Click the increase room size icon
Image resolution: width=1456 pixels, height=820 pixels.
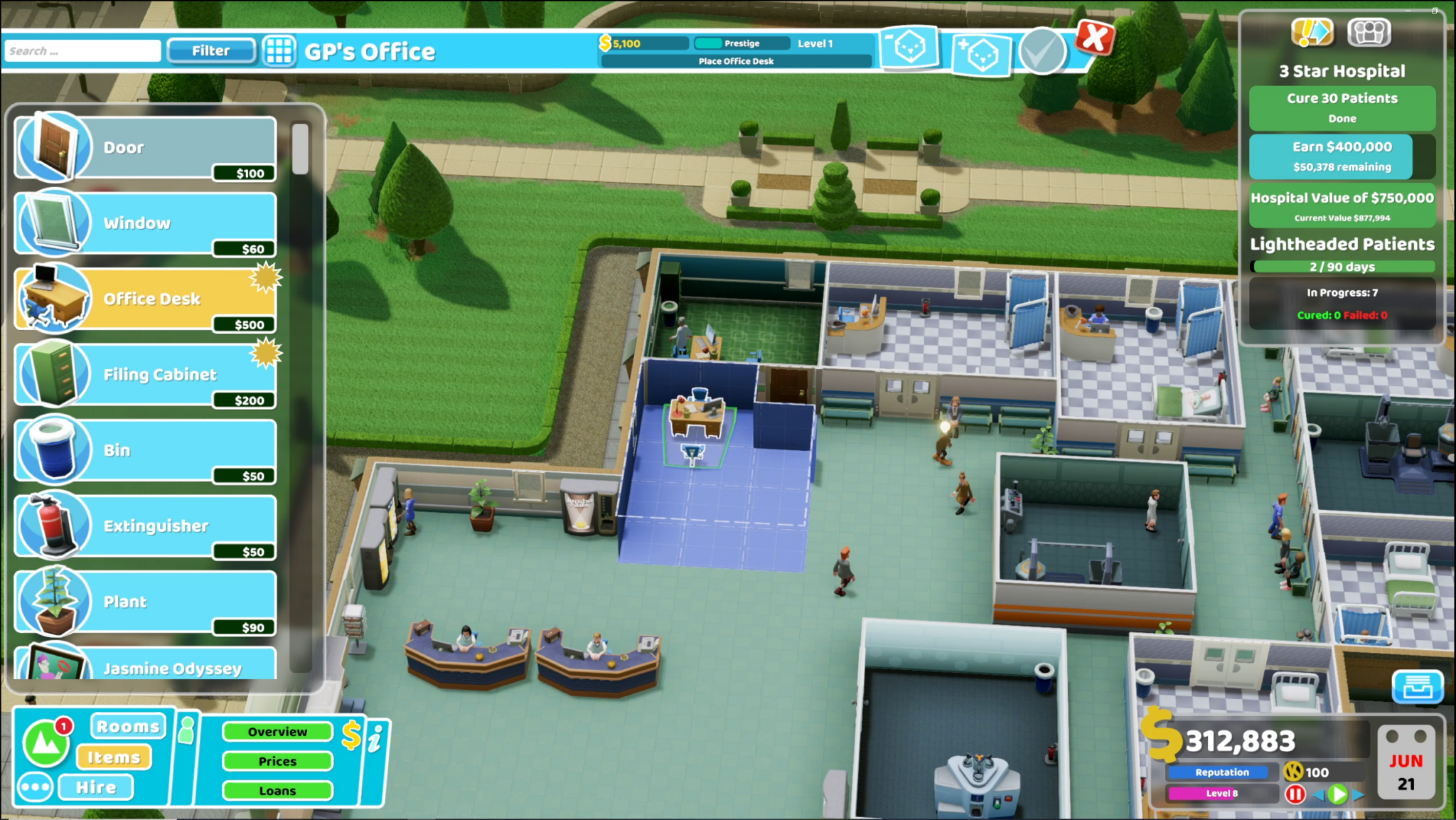click(983, 55)
